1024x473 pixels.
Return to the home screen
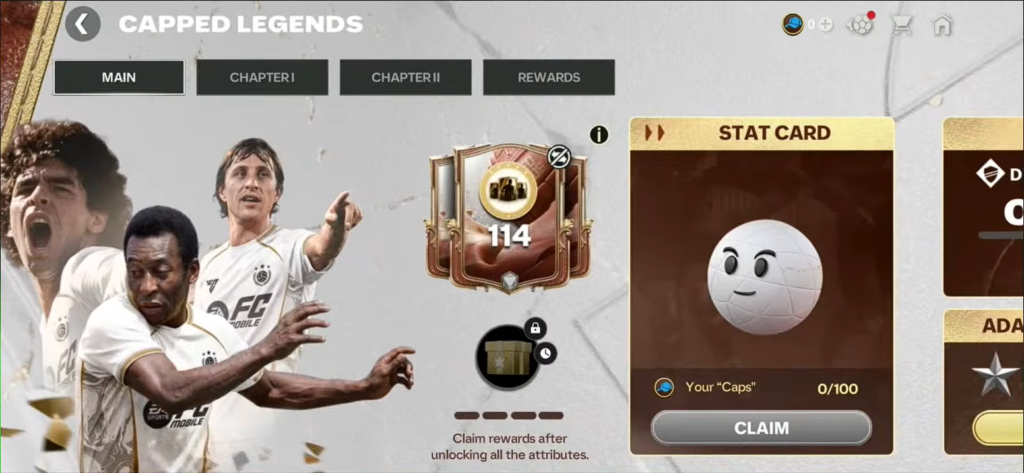pos(941,24)
